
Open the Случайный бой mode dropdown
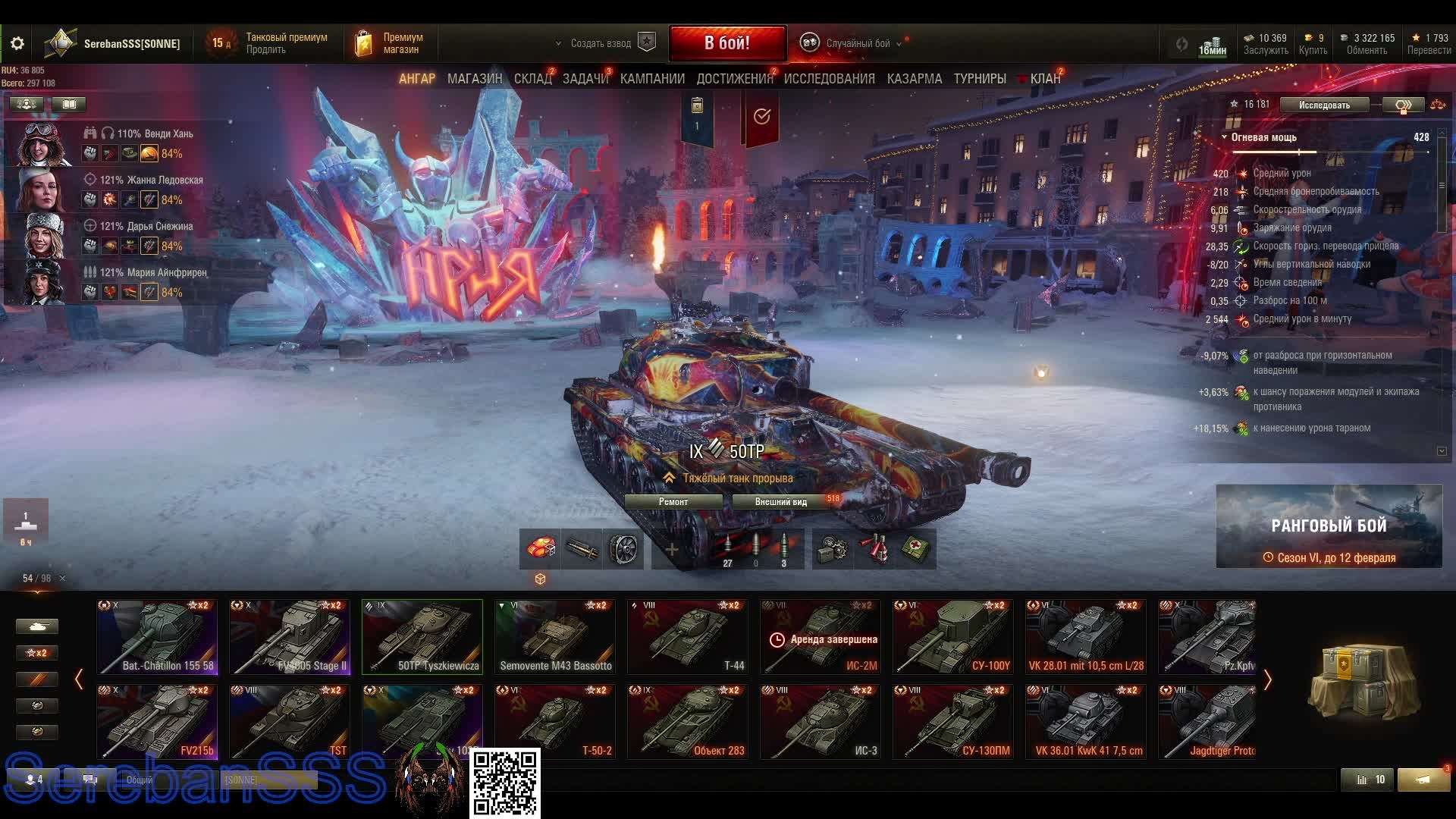(x=857, y=43)
